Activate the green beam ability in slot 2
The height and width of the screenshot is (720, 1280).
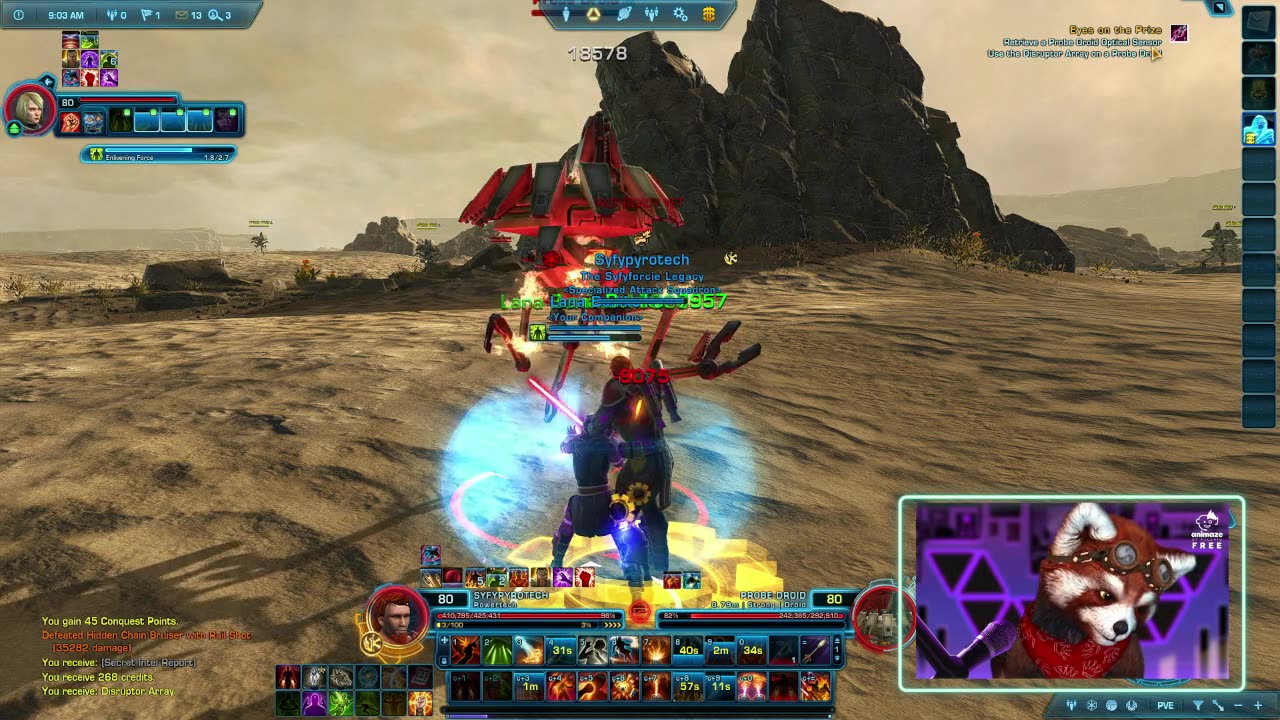[497, 651]
